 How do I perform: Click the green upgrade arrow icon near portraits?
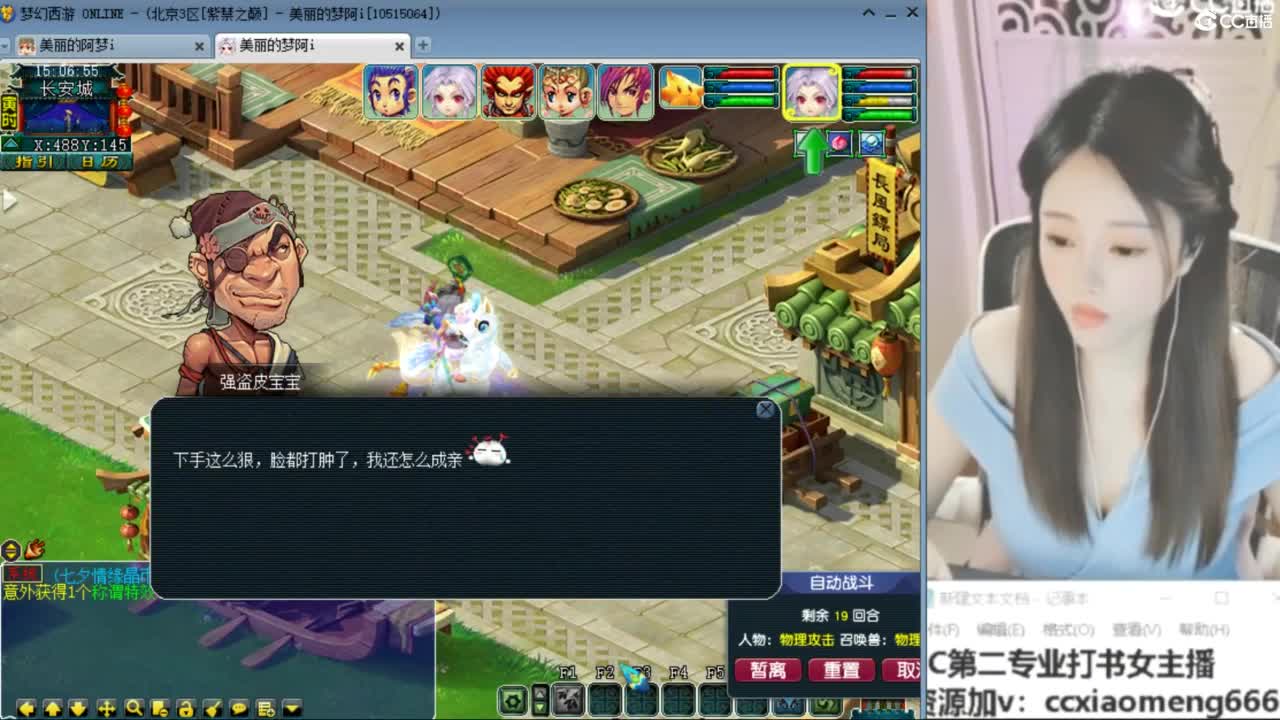[x=812, y=145]
